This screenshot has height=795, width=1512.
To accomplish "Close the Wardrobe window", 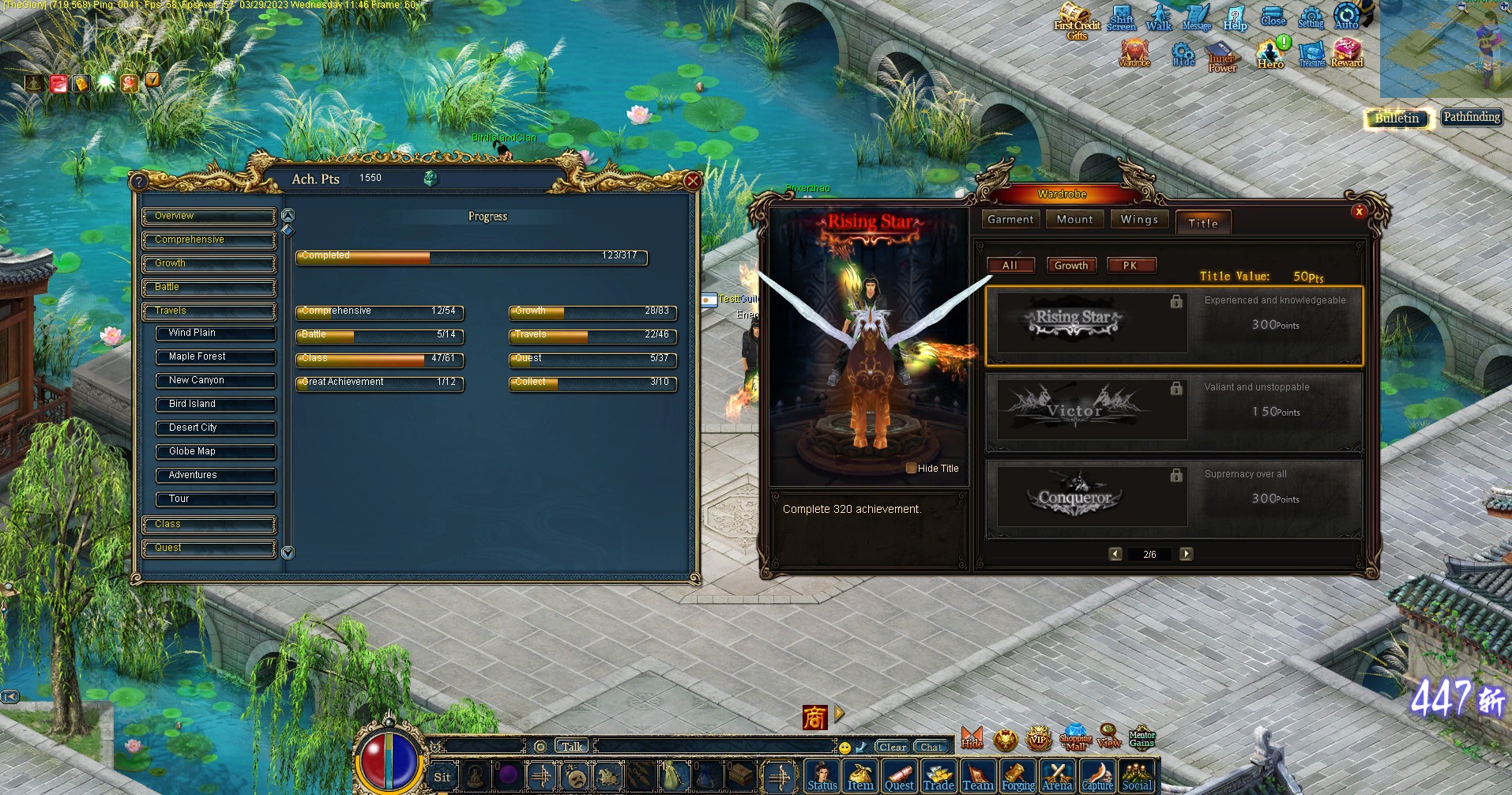I will tap(1359, 211).
